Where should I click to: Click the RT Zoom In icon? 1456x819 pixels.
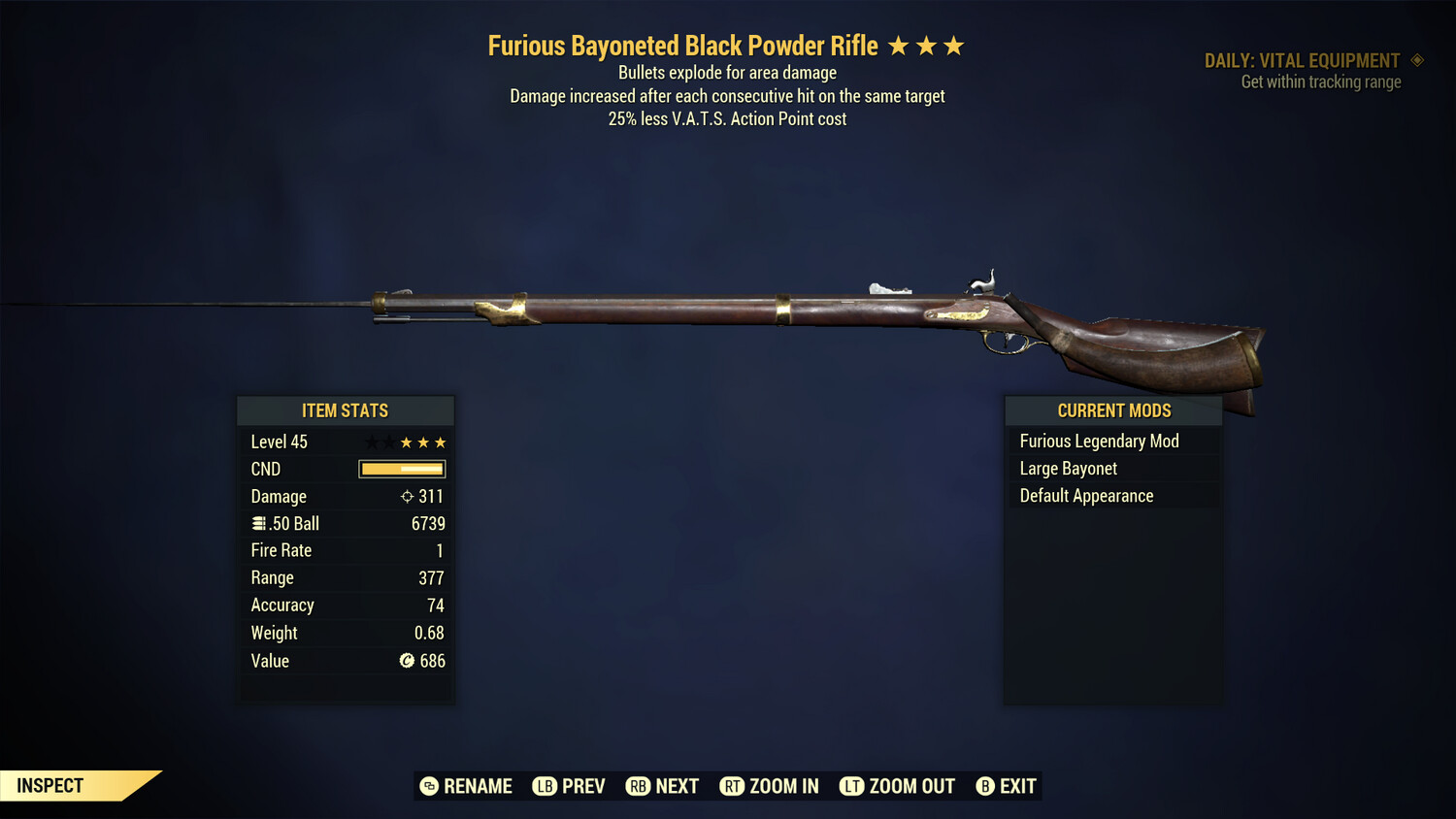pos(731,786)
